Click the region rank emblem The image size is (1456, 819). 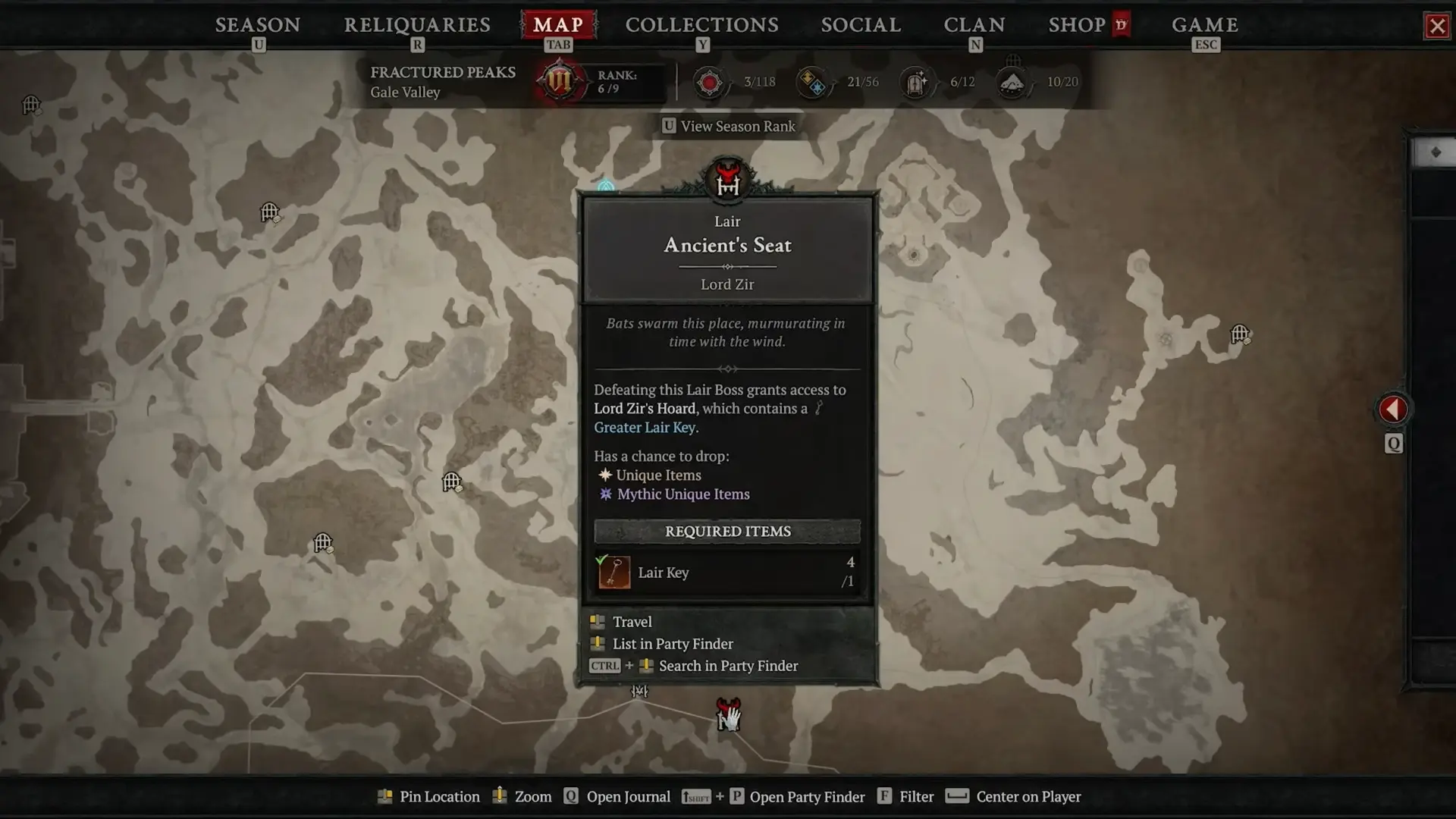(x=560, y=81)
